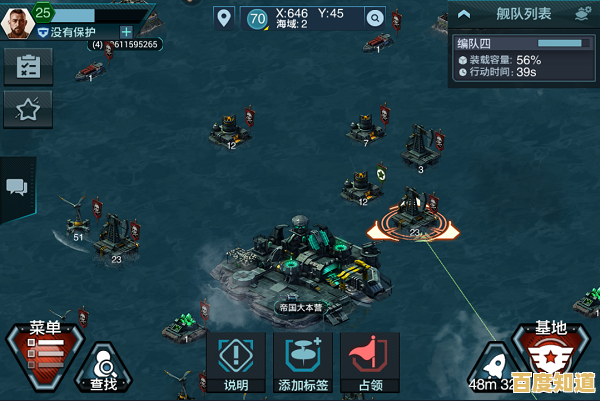The height and width of the screenshot is (401, 600).
Task: Expand the chat bubble side tab
Action: [17, 187]
